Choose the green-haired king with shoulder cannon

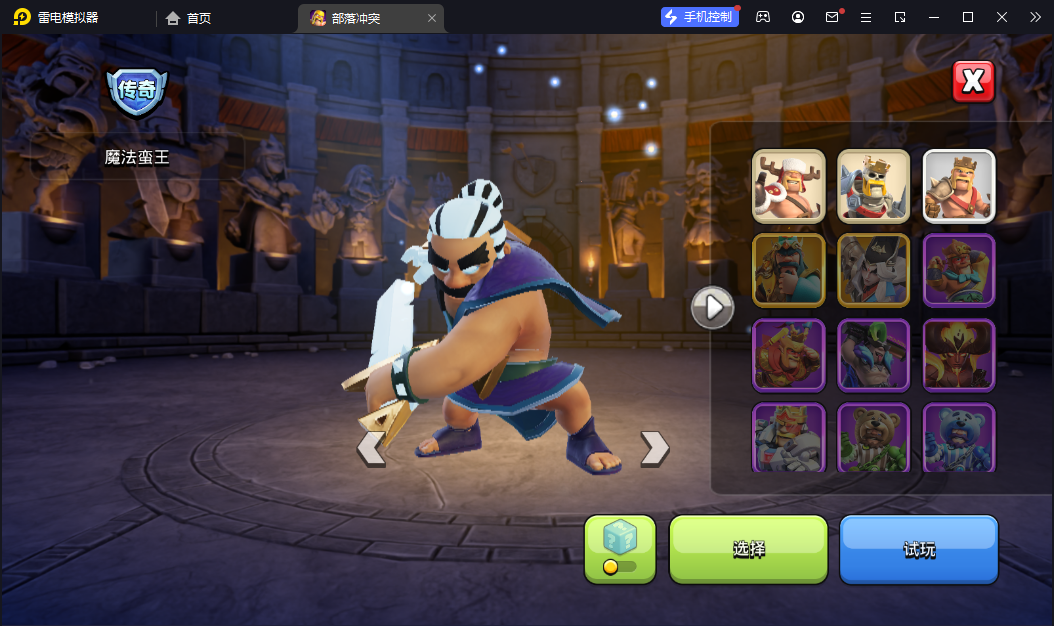[x=873, y=354]
